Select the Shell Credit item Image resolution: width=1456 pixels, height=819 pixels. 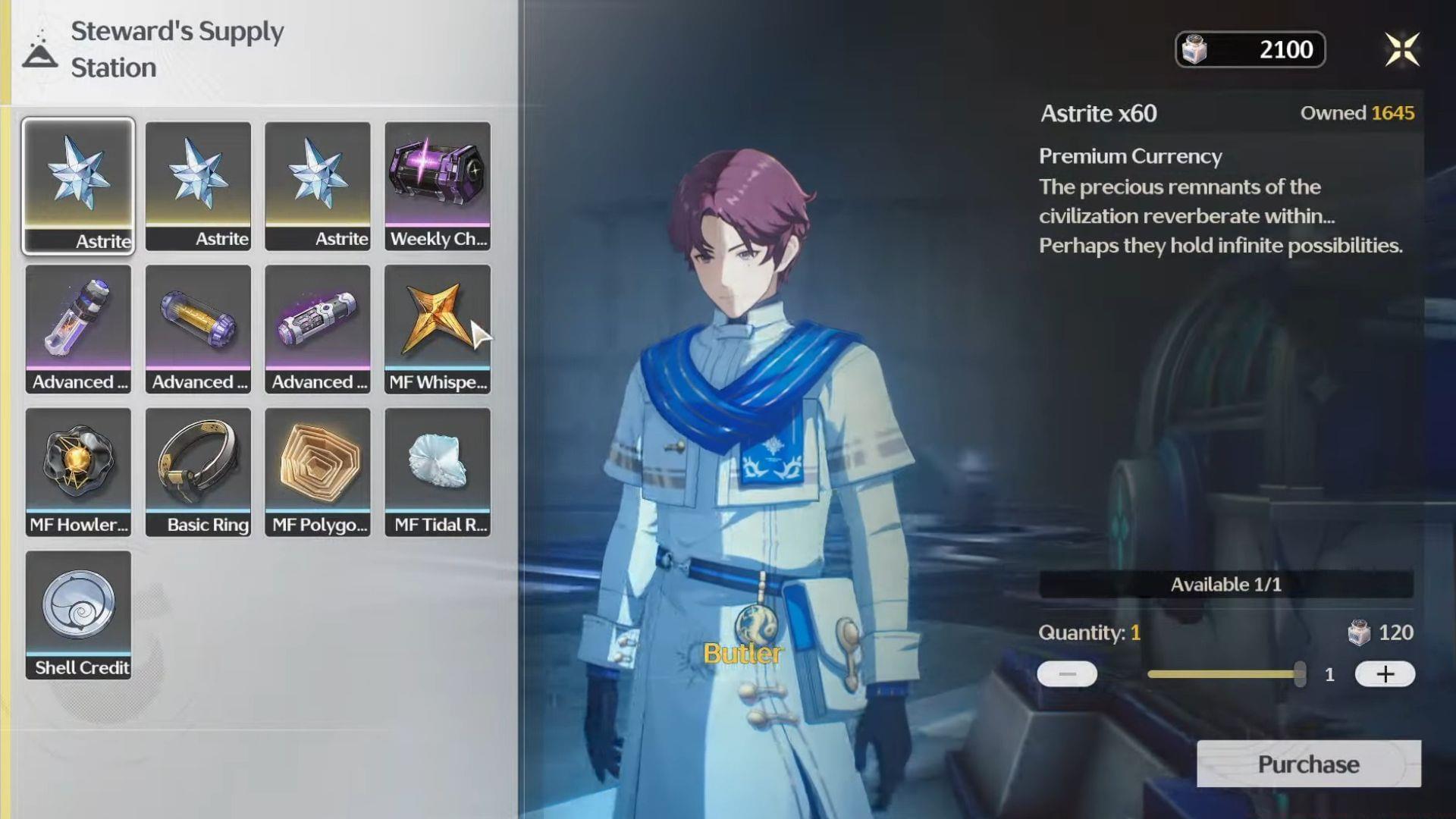pos(78,614)
